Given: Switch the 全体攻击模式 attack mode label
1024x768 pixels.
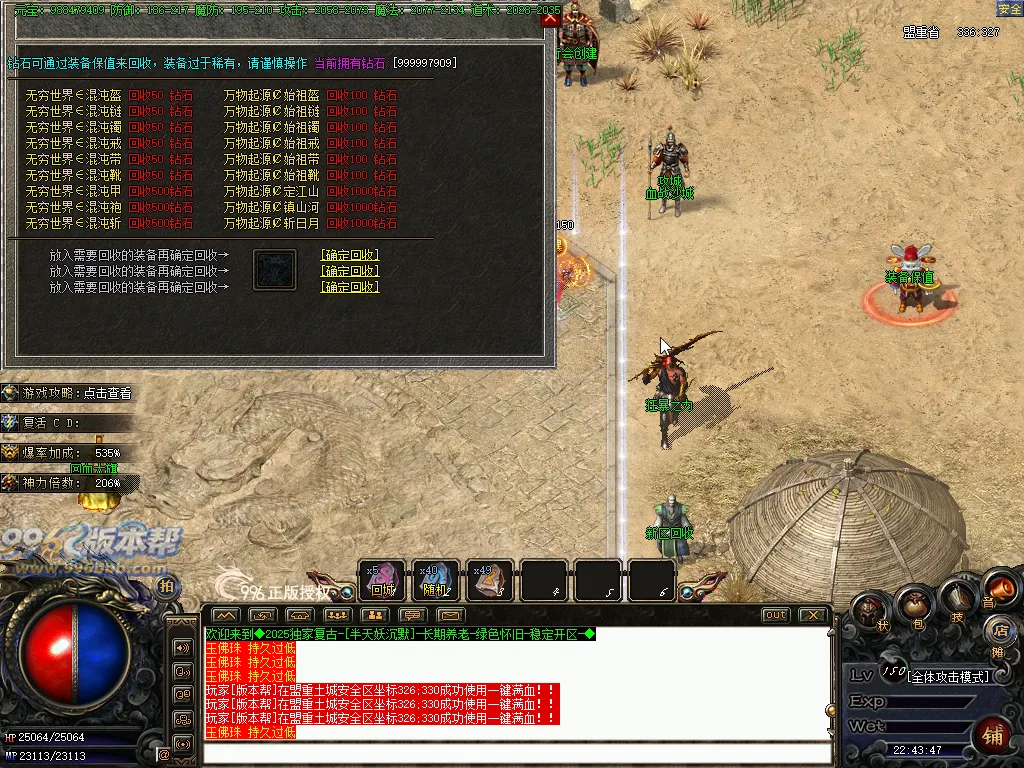Looking at the screenshot, I should pos(948,677).
